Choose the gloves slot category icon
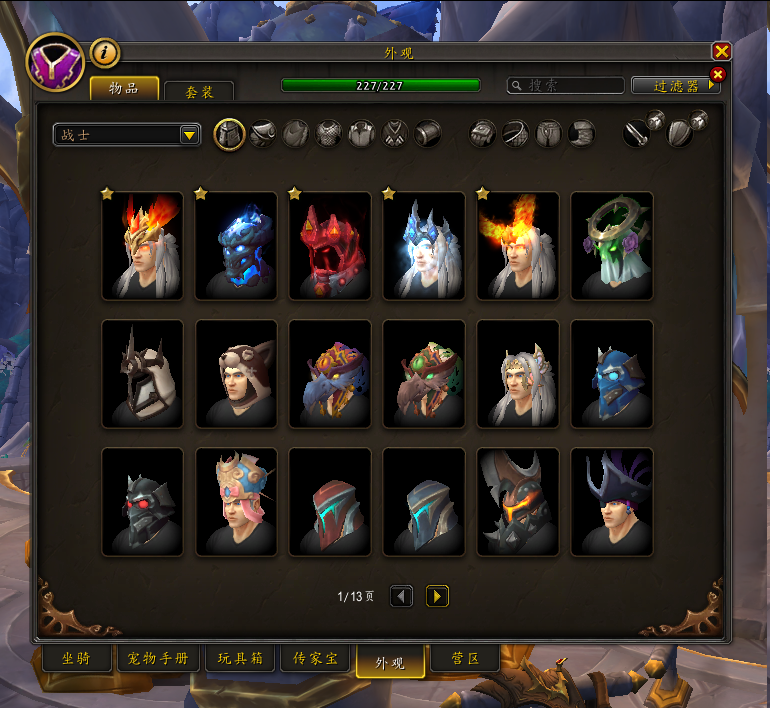This screenshot has width=770, height=708. pos(485,134)
